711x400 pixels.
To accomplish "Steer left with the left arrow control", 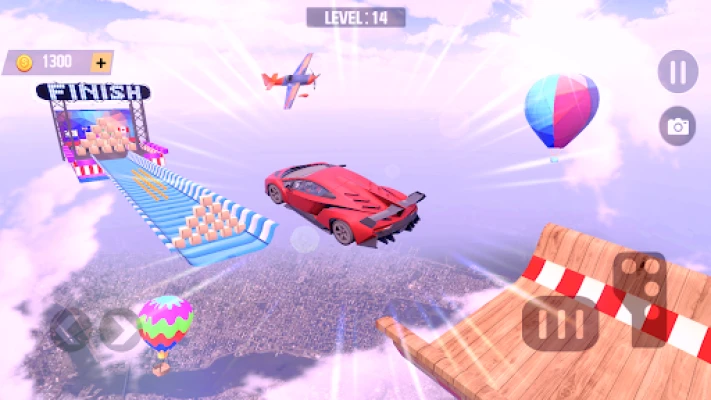I will [x=70, y=328].
